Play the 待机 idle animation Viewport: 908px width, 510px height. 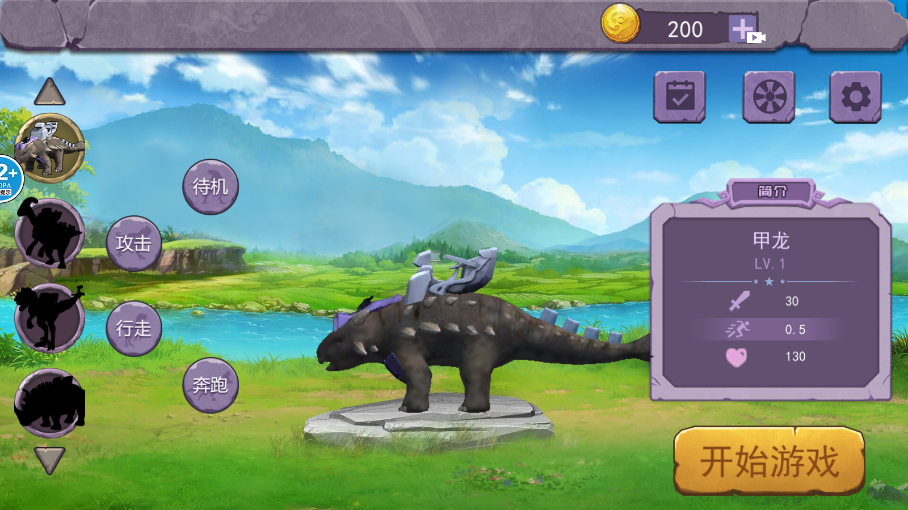[211, 187]
